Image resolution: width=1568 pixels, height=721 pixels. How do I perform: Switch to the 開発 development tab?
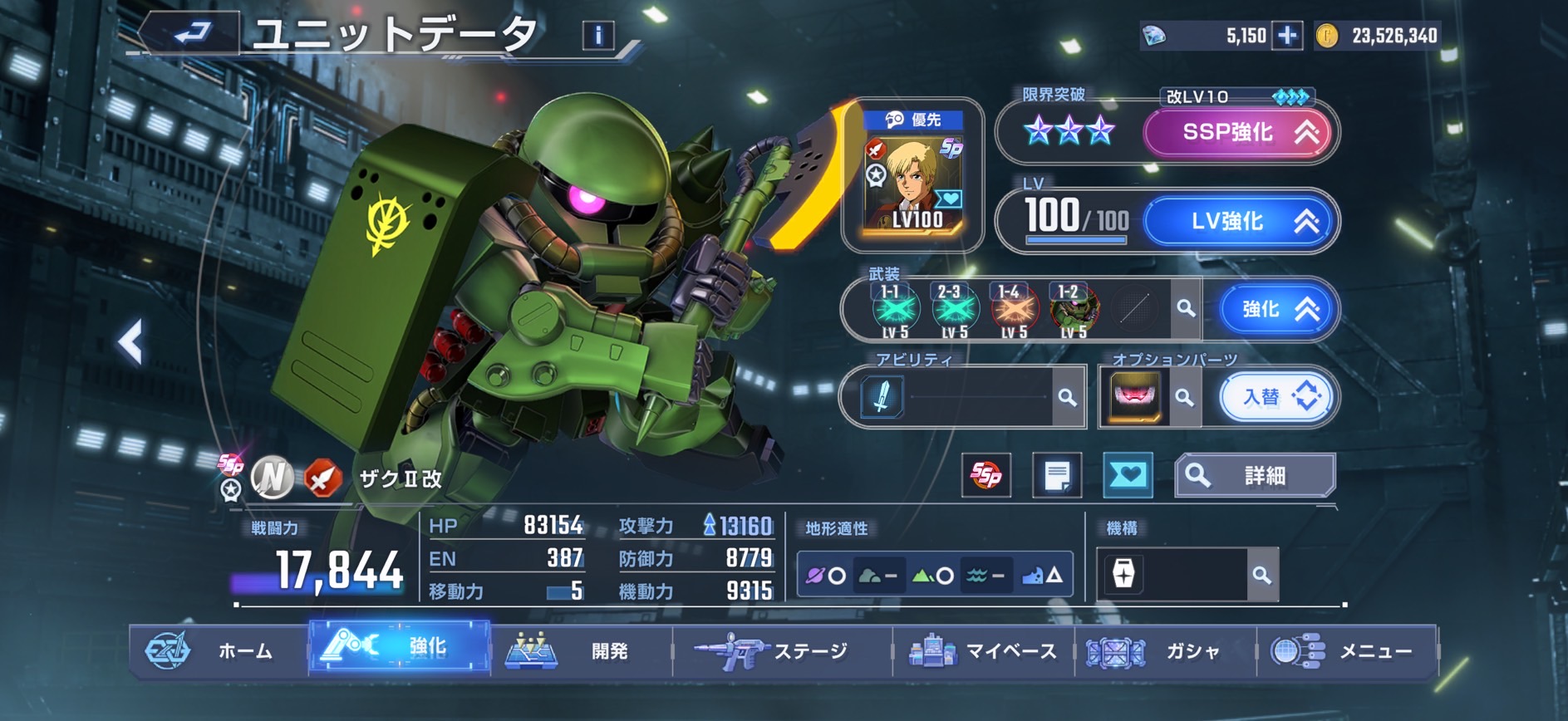(x=580, y=650)
